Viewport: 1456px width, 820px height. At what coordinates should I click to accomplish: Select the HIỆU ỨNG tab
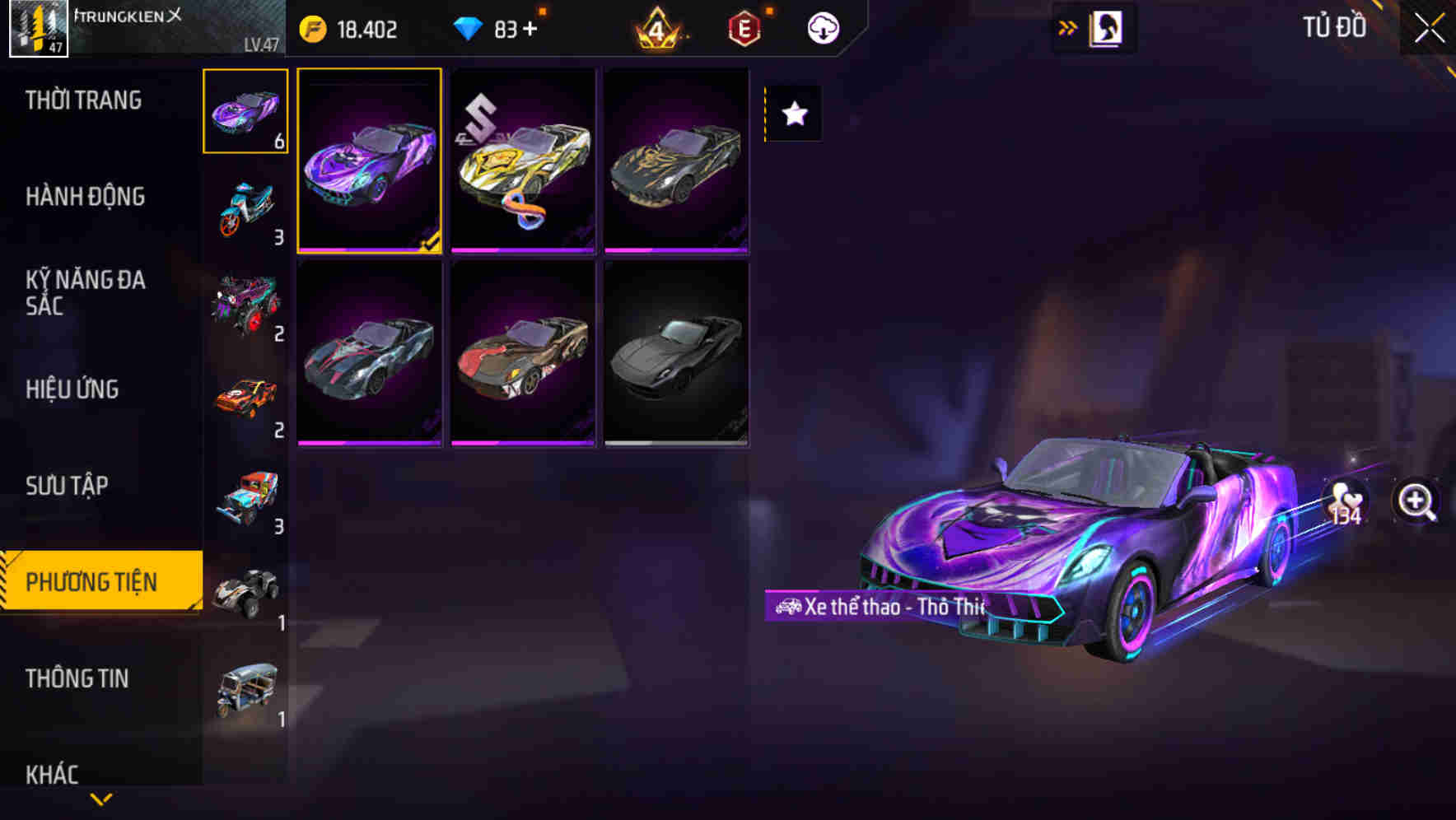point(73,389)
